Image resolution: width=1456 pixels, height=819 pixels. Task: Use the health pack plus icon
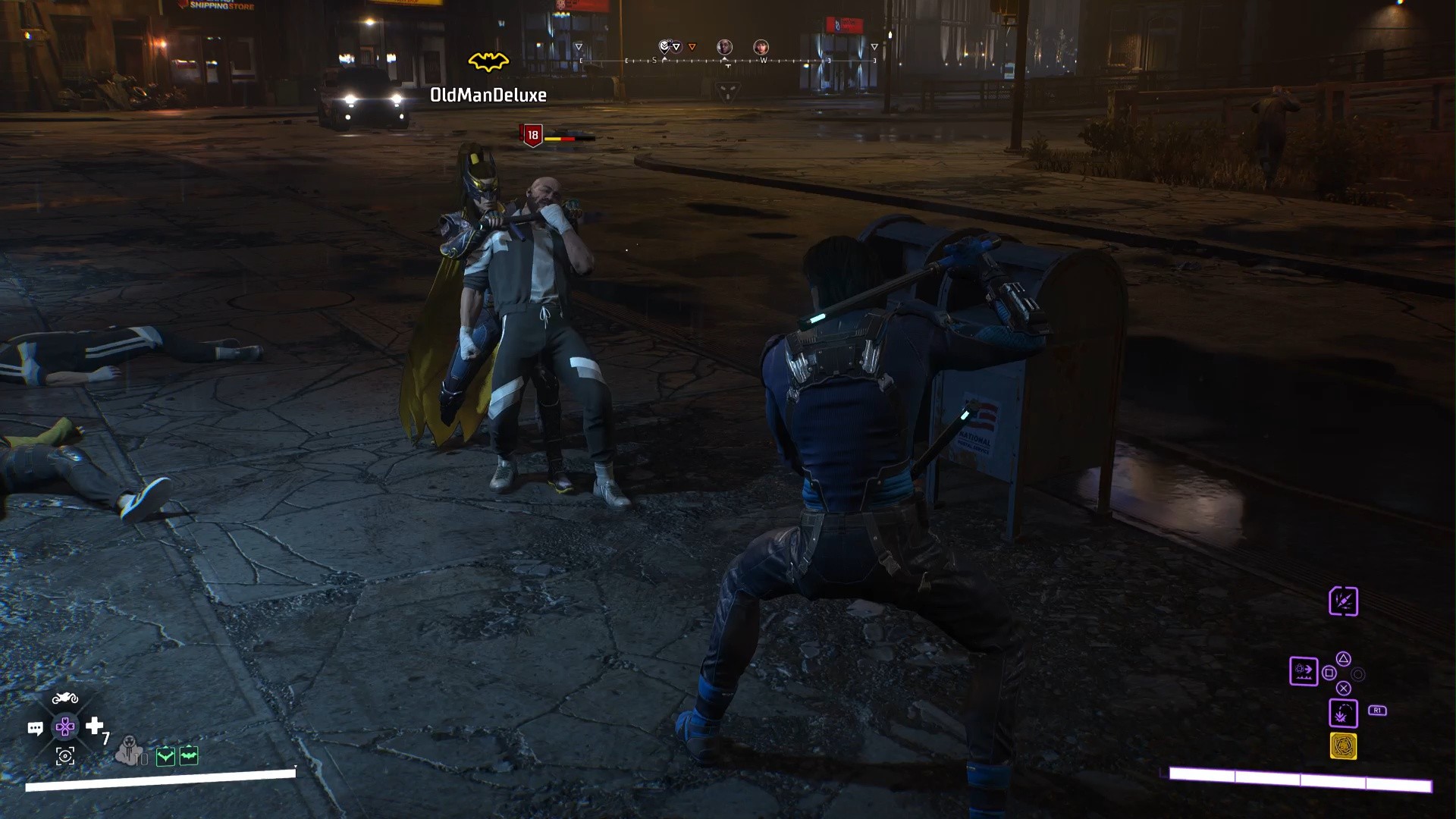[94, 726]
